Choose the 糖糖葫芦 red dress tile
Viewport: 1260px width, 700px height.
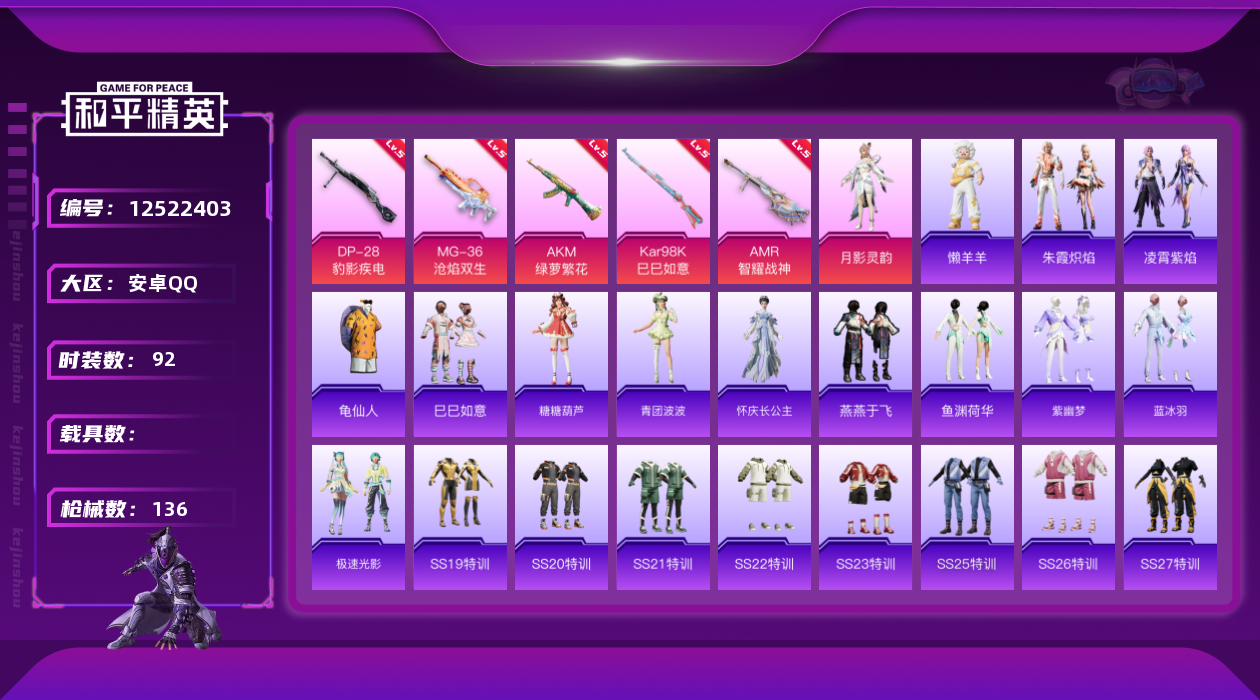pos(561,364)
